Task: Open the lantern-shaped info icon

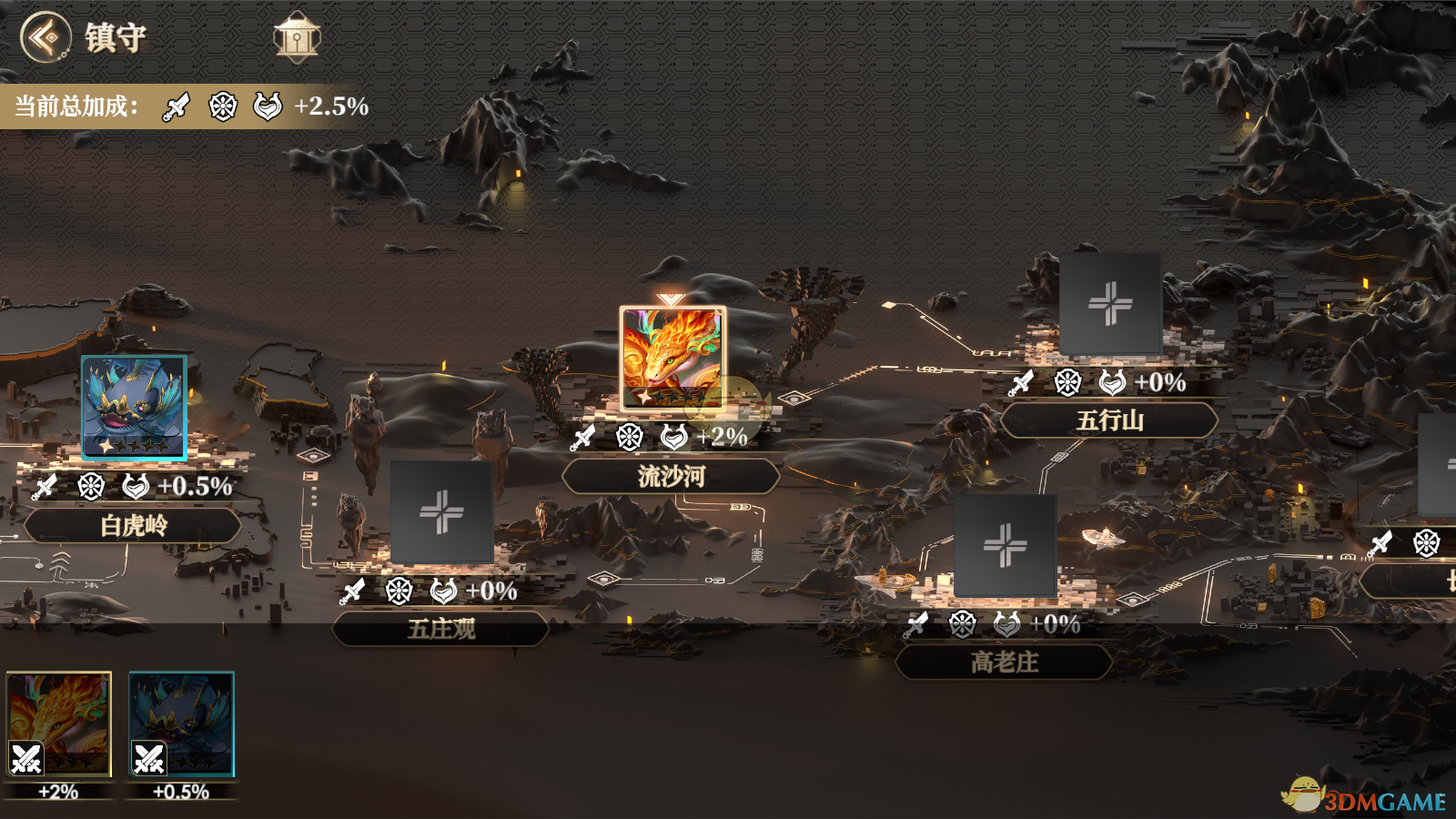Action: (x=297, y=37)
